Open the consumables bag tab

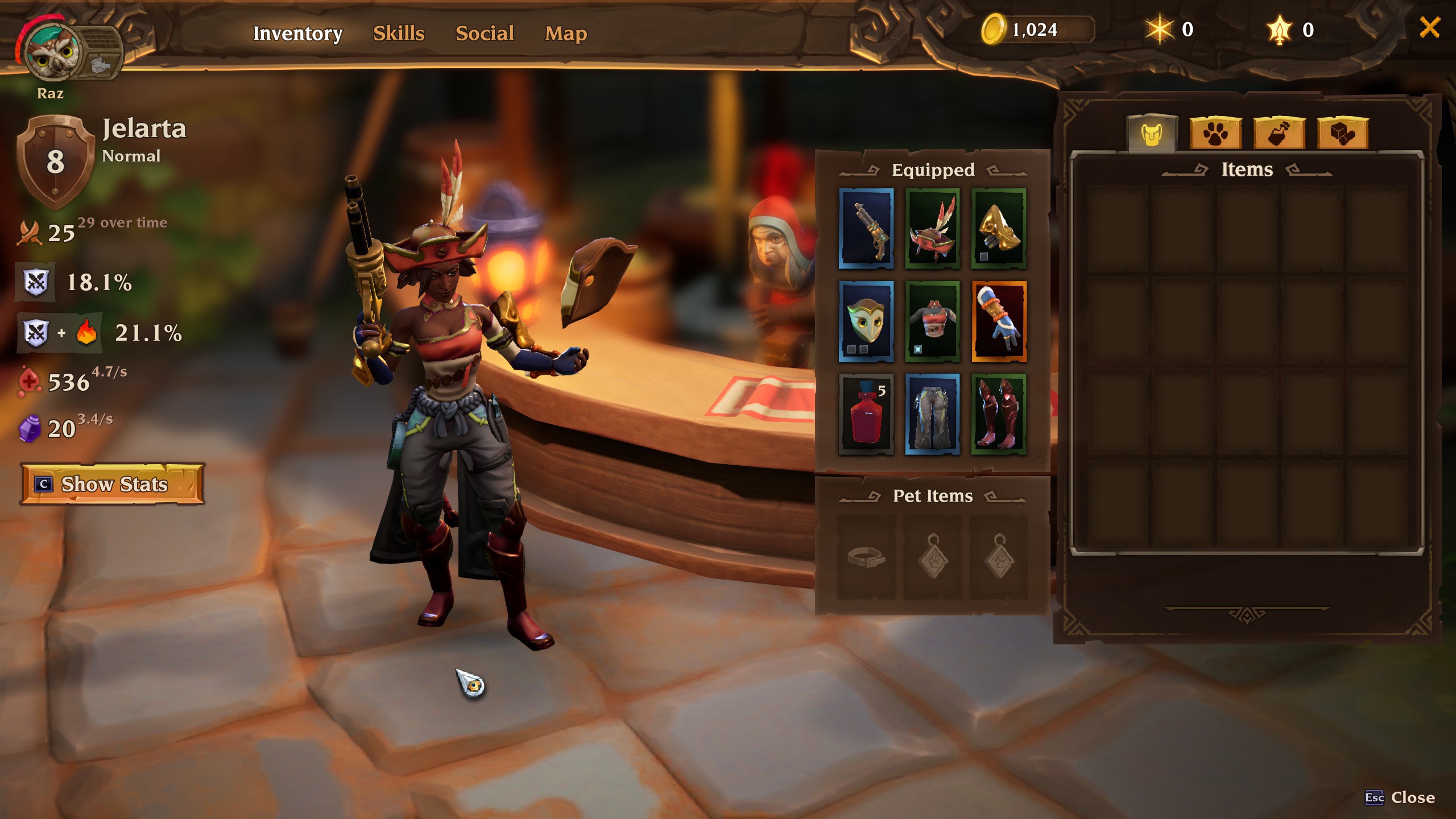[1279, 134]
